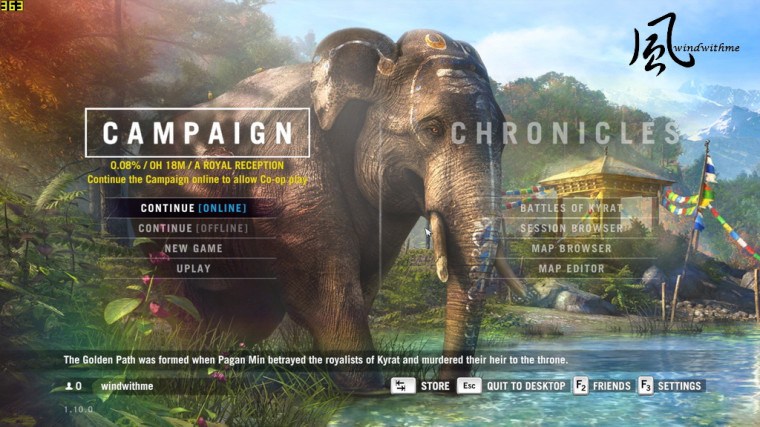Choose Continue (Online)
The image size is (760, 427).
[x=193, y=208]
